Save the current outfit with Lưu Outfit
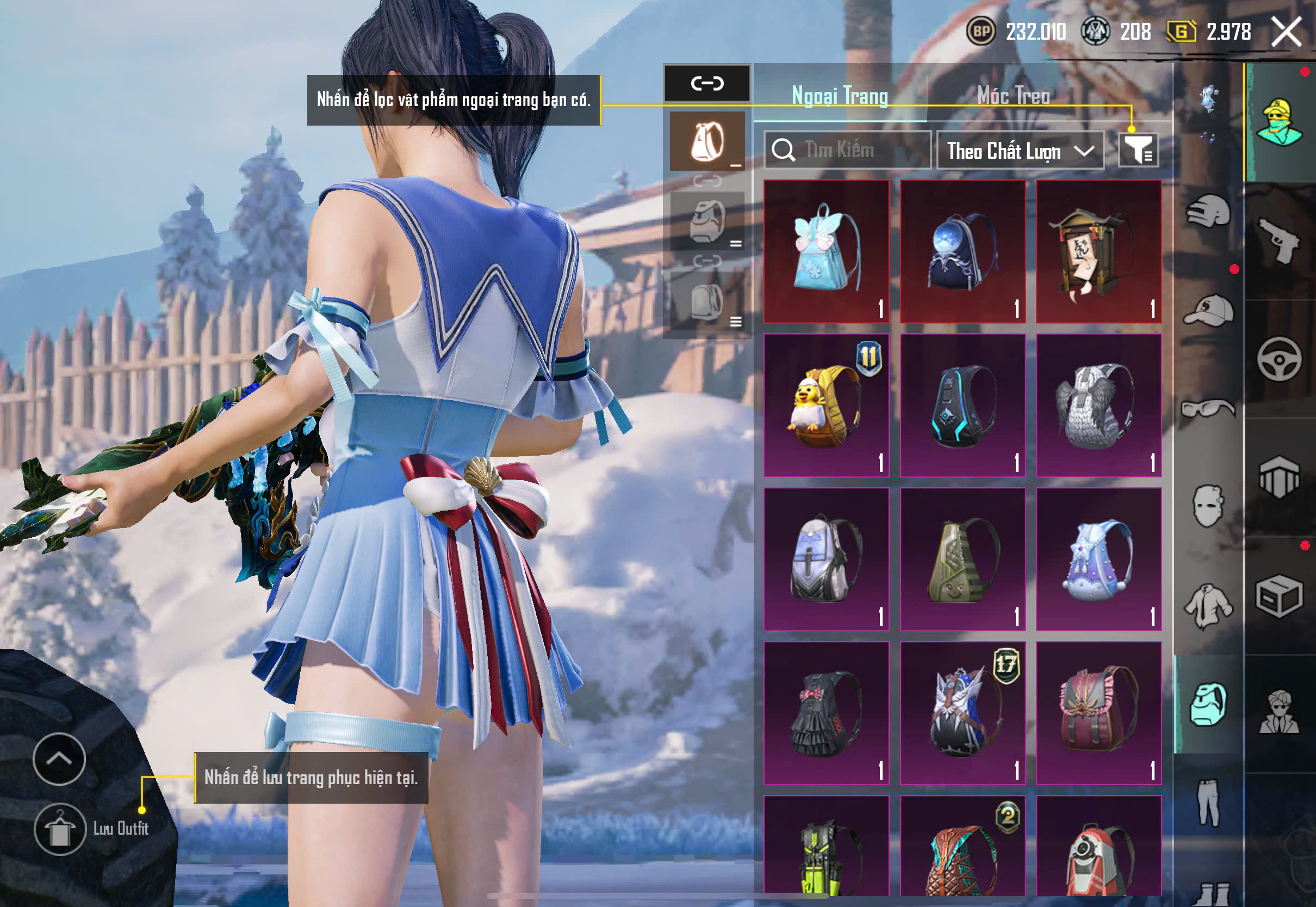 tap(60, 829)
